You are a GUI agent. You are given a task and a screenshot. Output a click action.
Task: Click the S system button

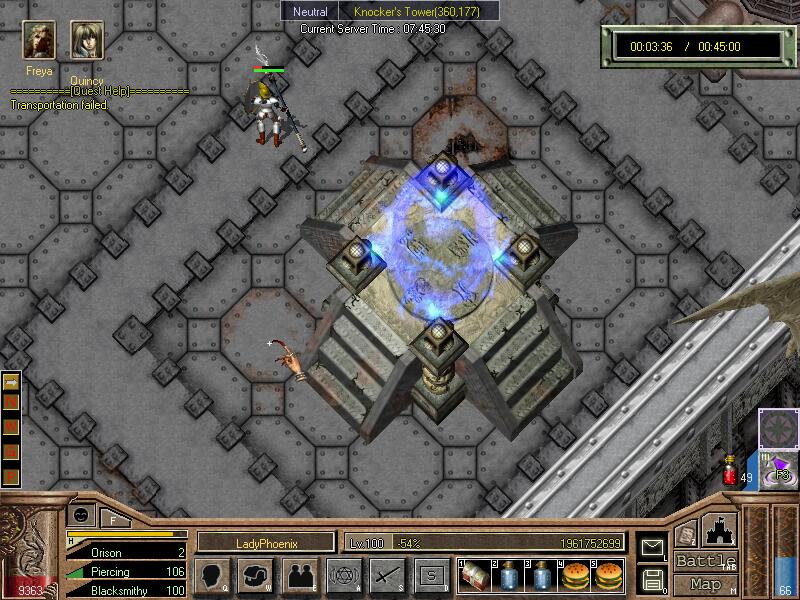pyautogui.click(x=431, y=576)
